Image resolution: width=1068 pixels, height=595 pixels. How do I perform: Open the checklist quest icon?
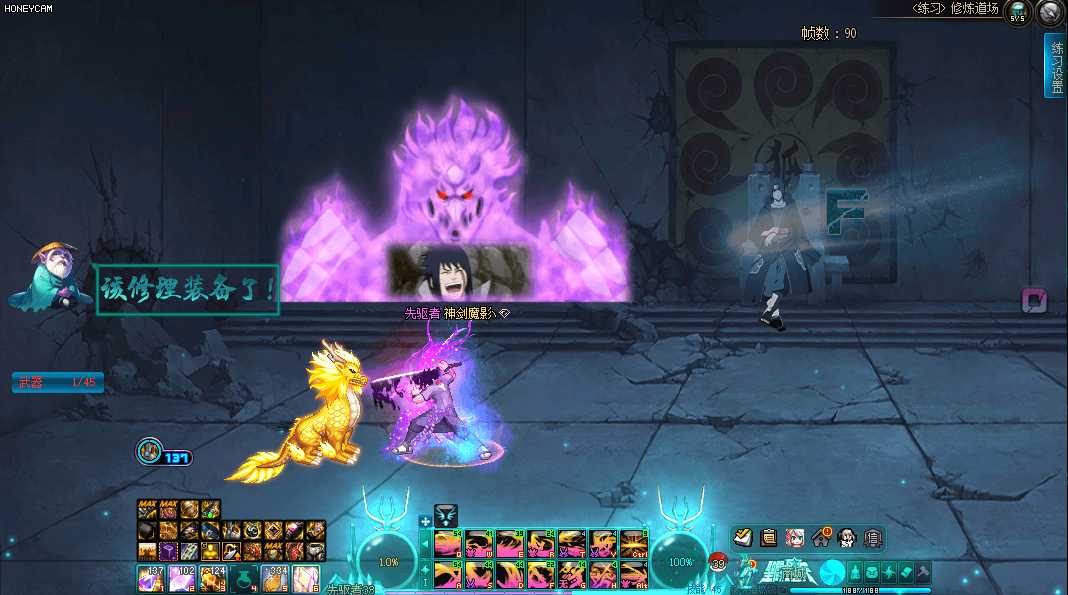click(x=743, y=538)
